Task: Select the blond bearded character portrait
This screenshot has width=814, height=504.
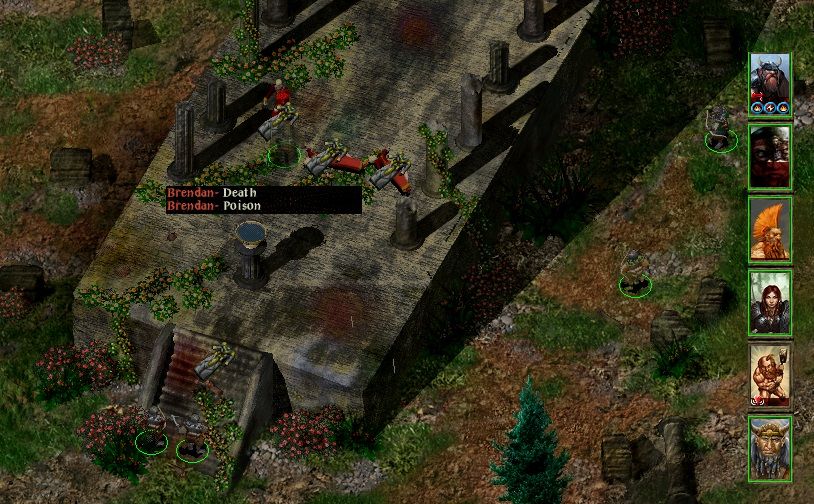Action: 770,447
